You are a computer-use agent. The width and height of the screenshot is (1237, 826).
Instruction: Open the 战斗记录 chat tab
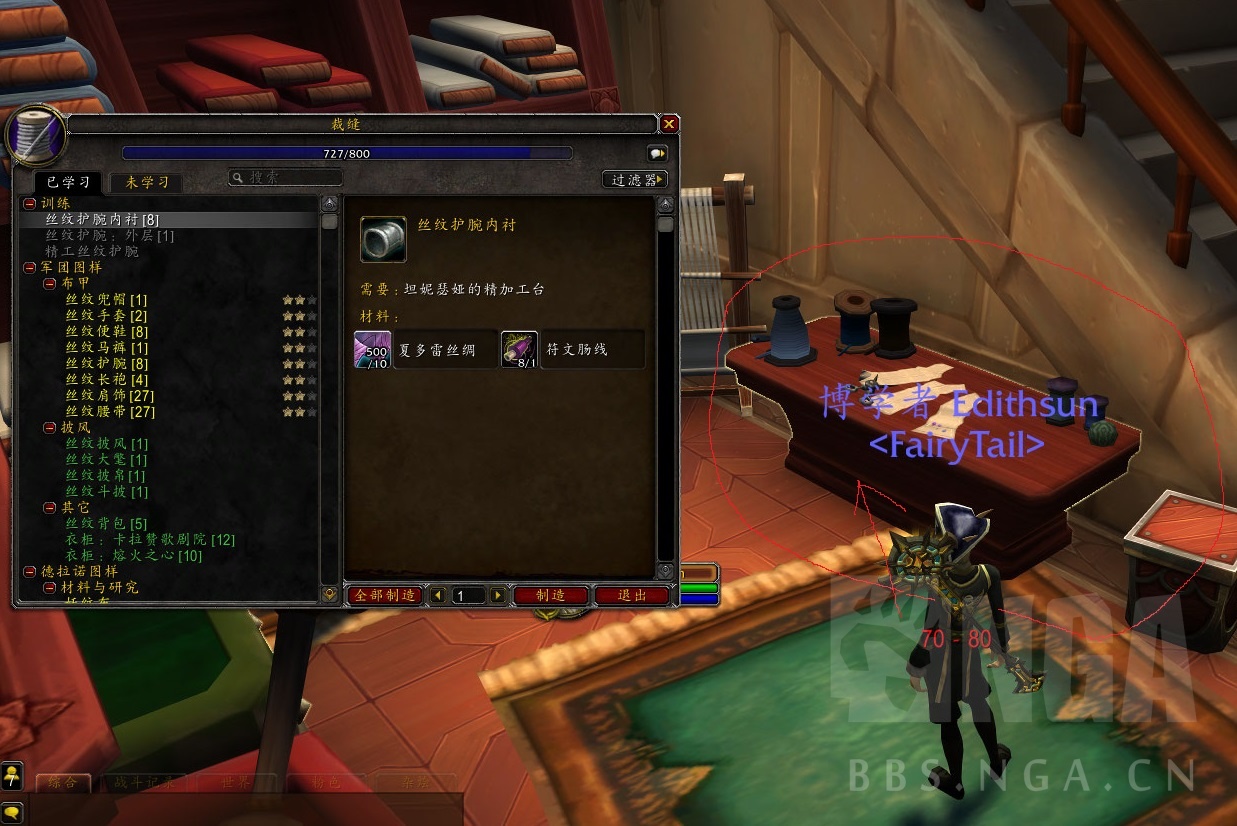tap(144, 782)
